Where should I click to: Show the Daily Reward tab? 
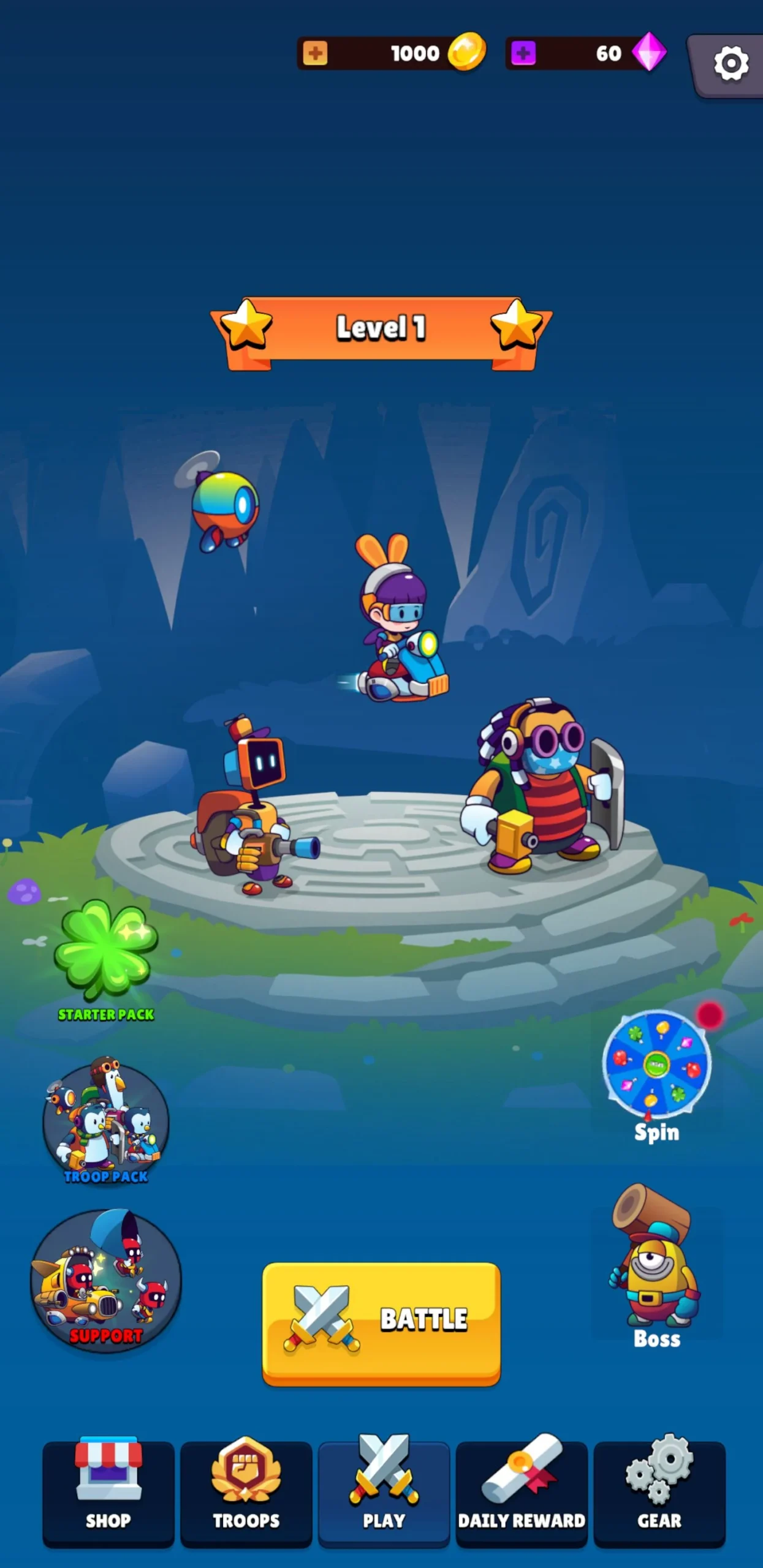pos(522,1492)
